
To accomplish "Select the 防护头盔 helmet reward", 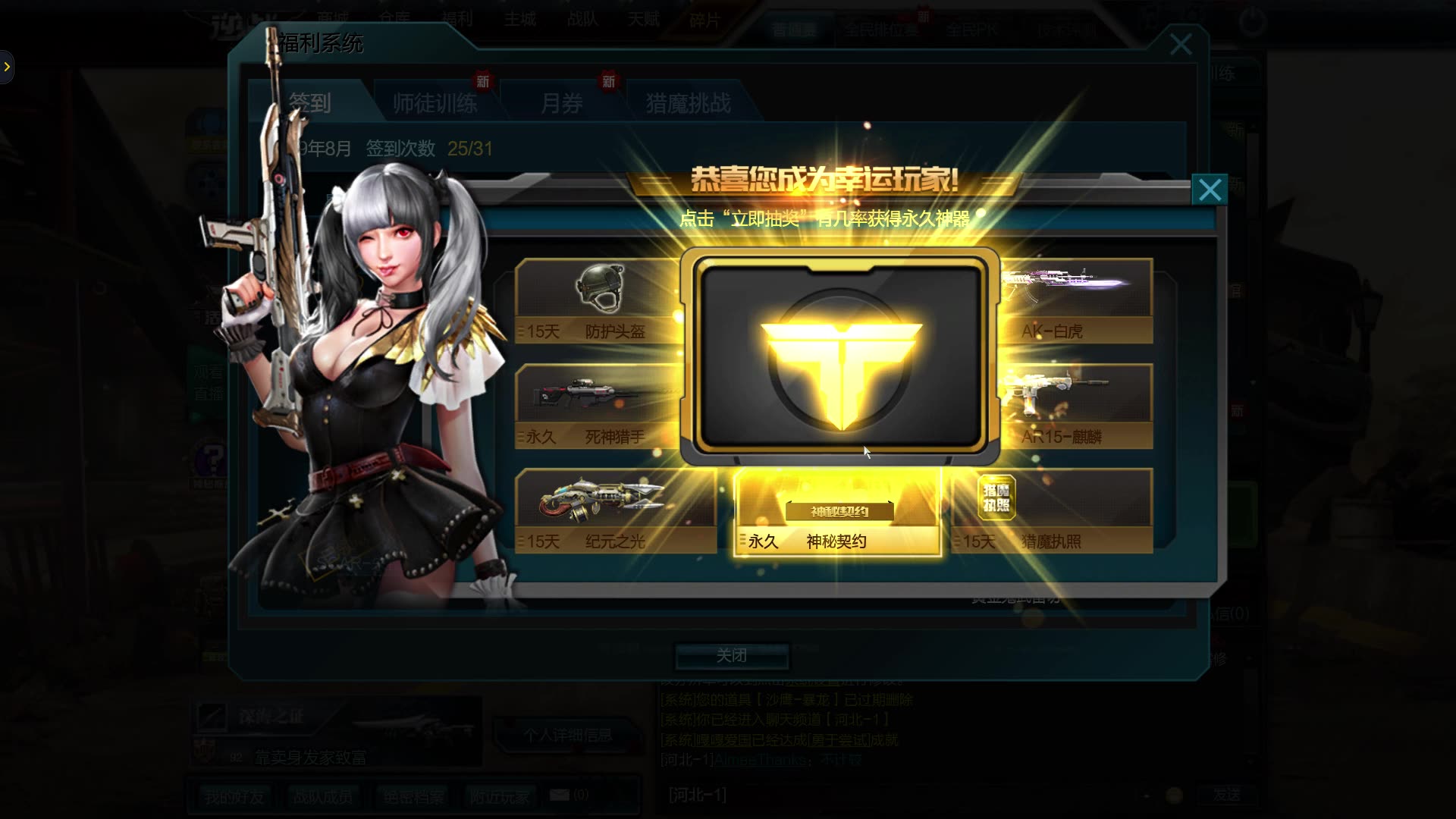I will (599, 301).
